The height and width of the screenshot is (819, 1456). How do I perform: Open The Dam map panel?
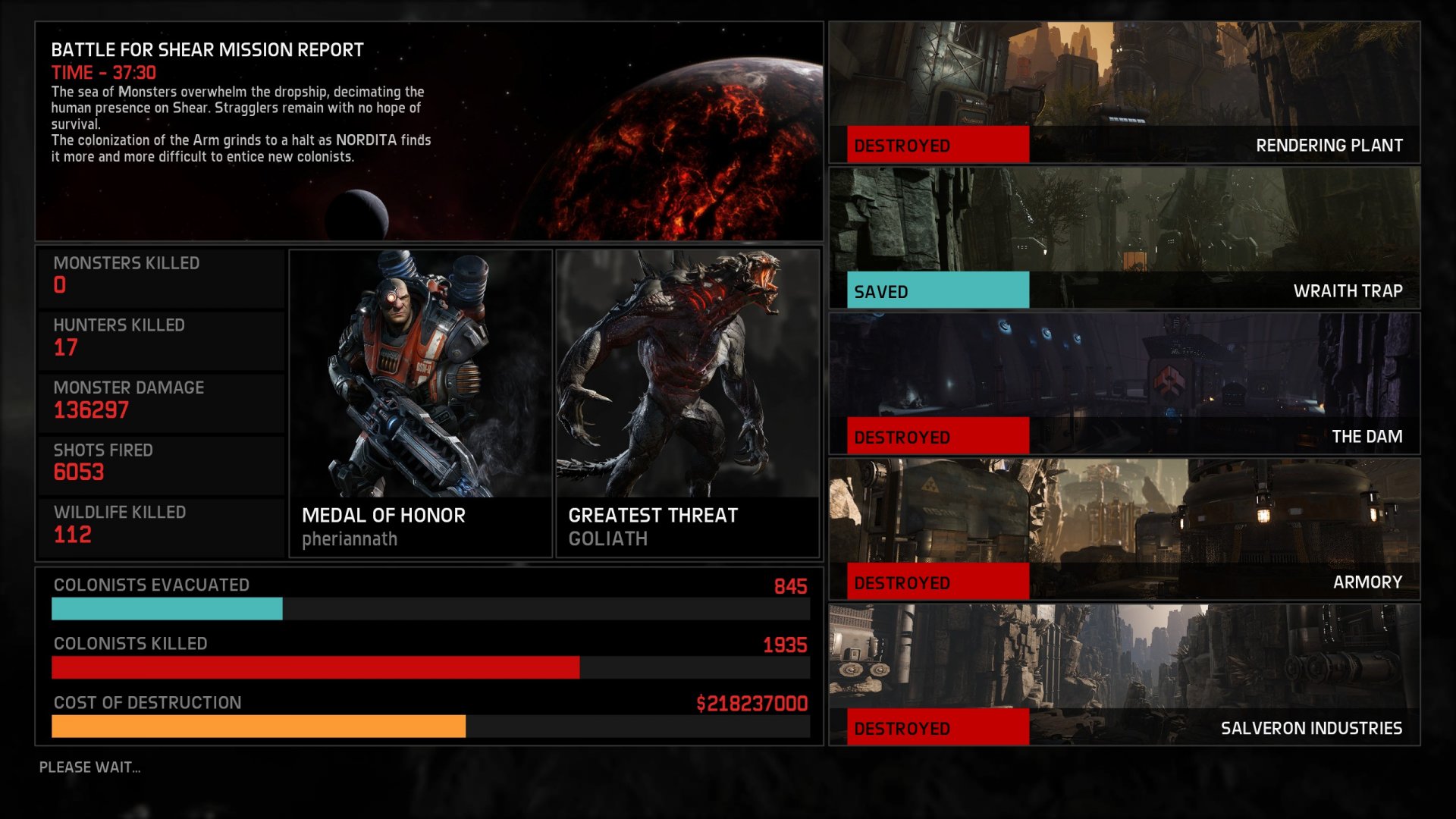(x=1124, y=383)
